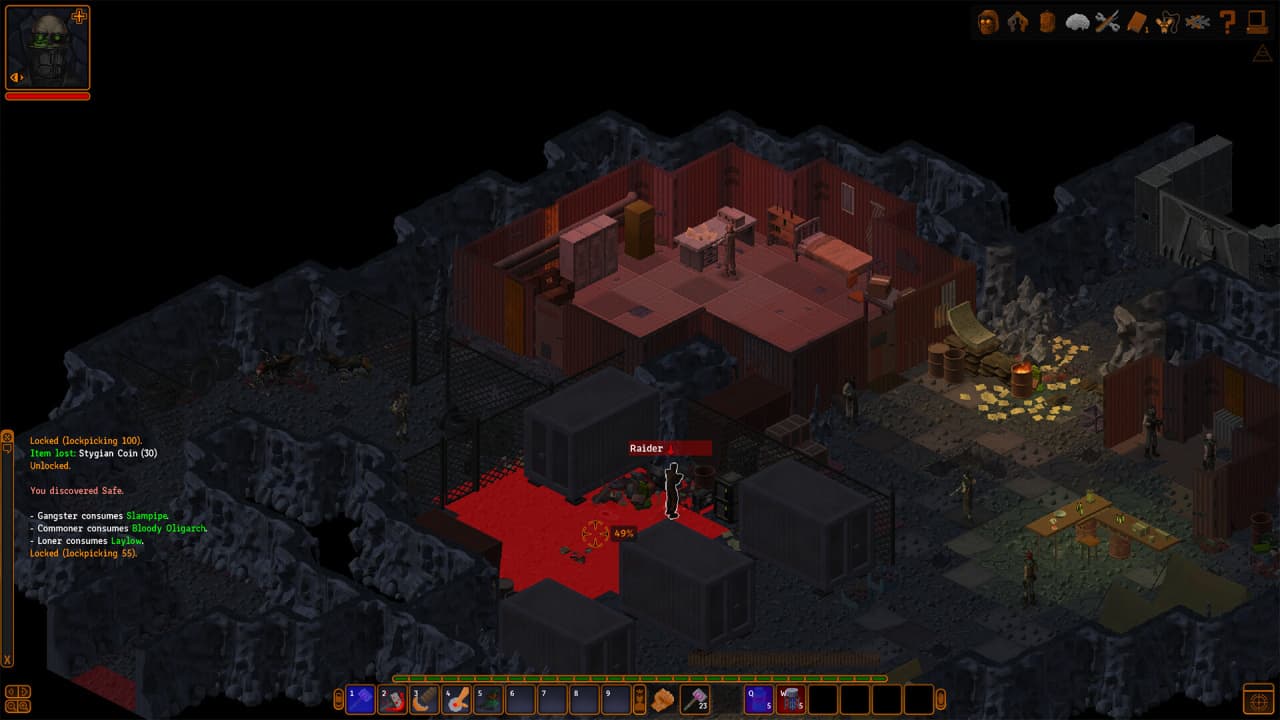Click the rat-head emblem icon

pos(1167,22)
